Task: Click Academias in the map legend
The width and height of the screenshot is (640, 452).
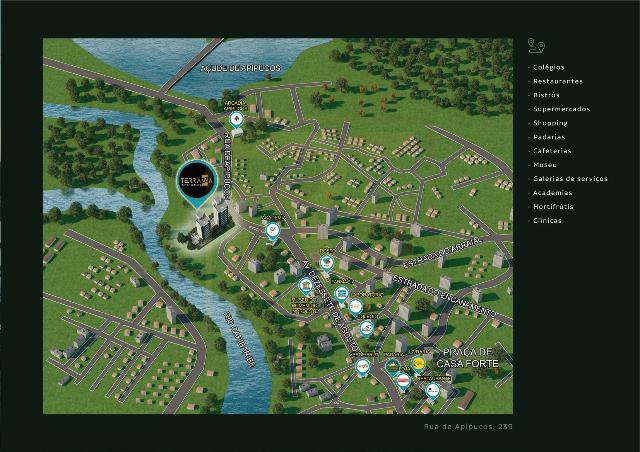Action: [x=553, y=193]
